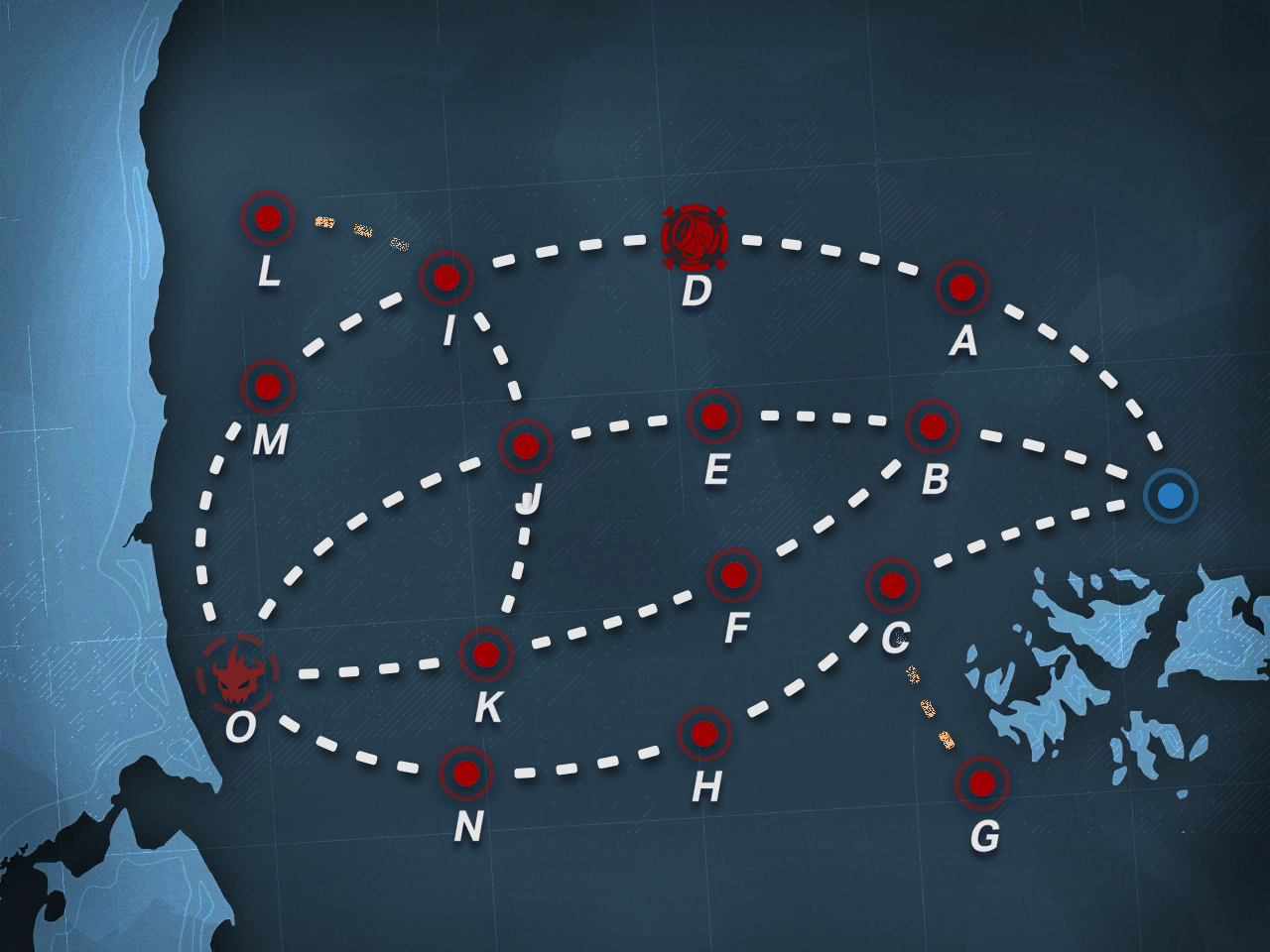Click the node D emblem marker
Screen dimensions: 1270x952
pyautogui.click(x=695, y=238)
